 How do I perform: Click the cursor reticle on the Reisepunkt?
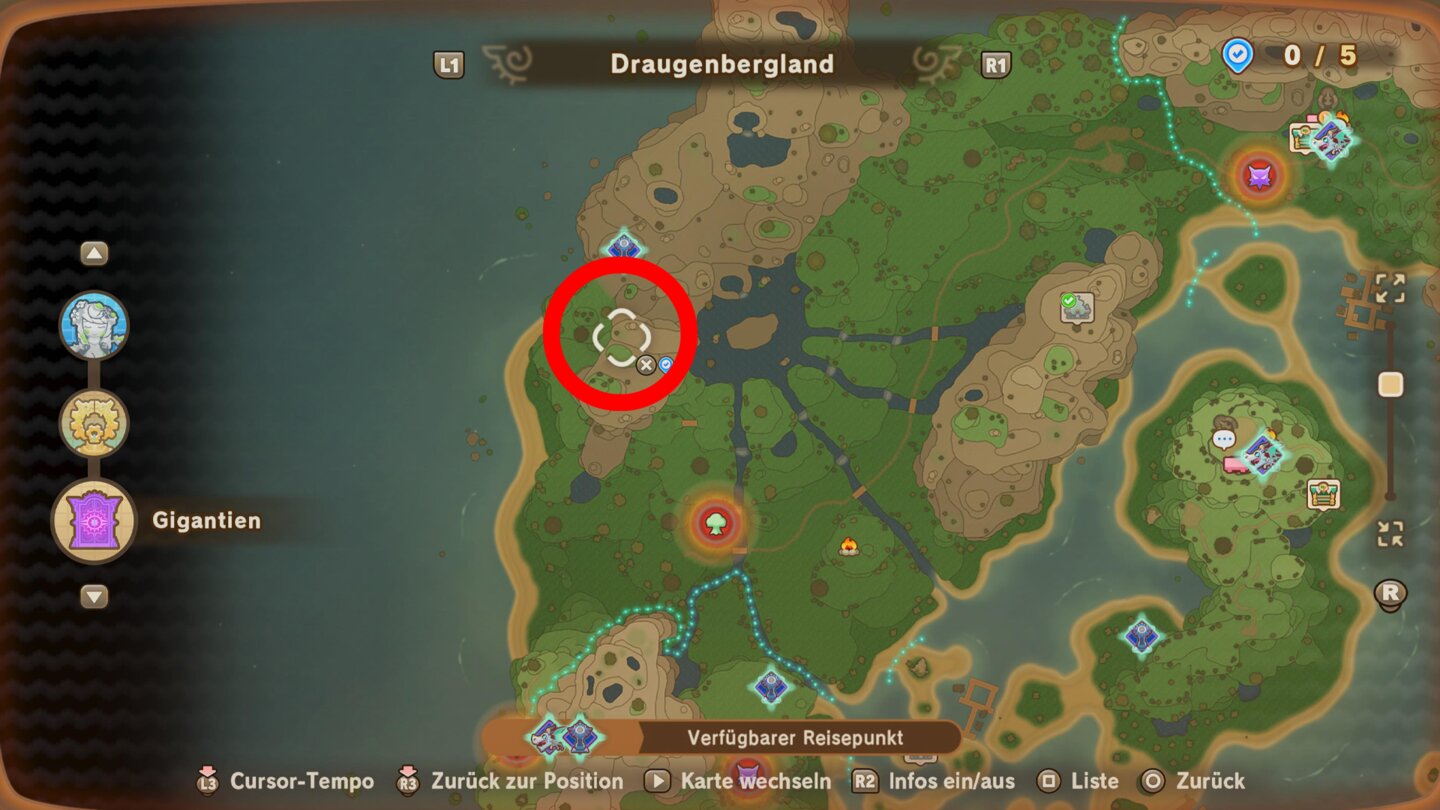pos(621,337)
